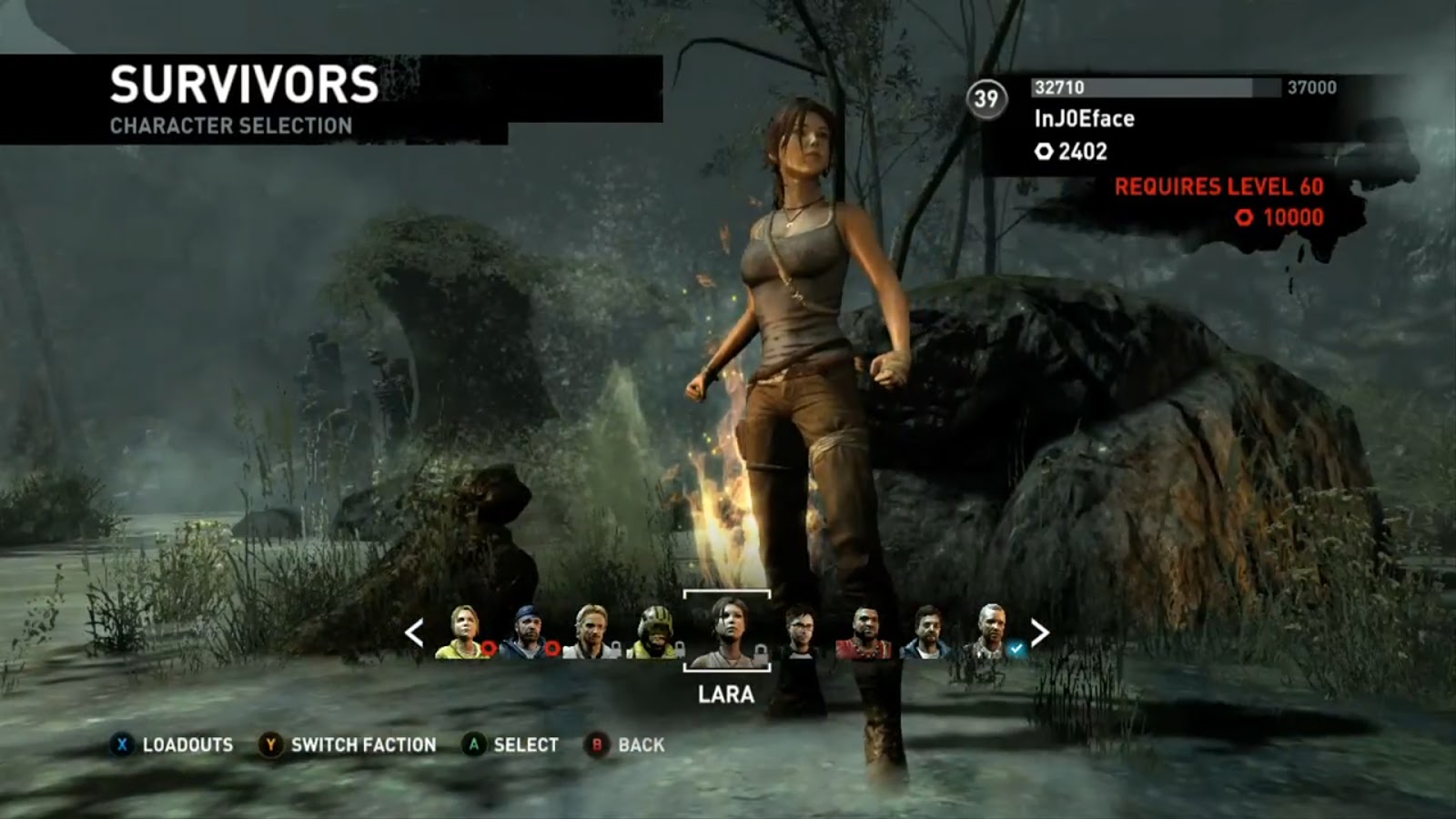Click the pilot helmet character portrait

657,628
